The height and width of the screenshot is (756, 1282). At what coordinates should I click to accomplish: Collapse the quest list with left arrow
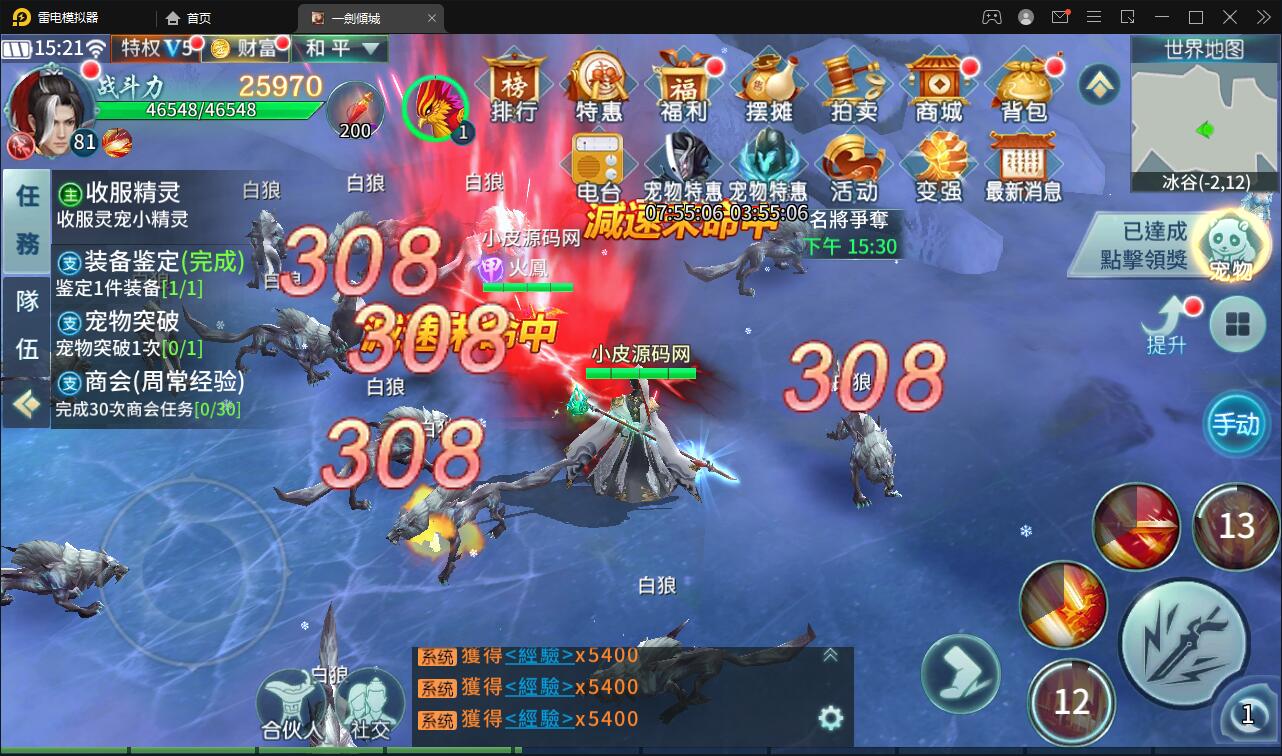pyautogui.click(x=25, y=404)
